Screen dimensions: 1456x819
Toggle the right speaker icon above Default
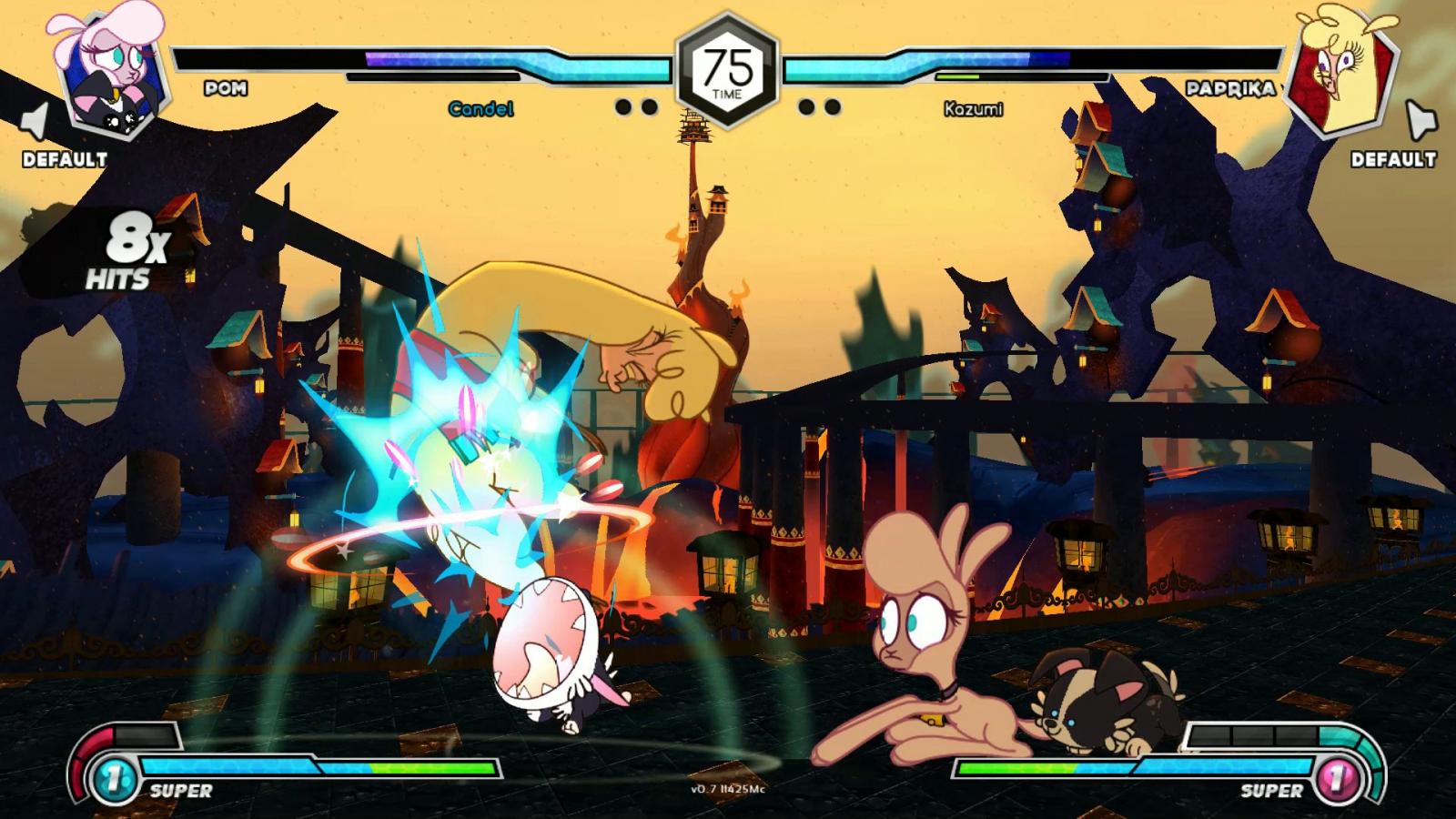point(1420,120)
